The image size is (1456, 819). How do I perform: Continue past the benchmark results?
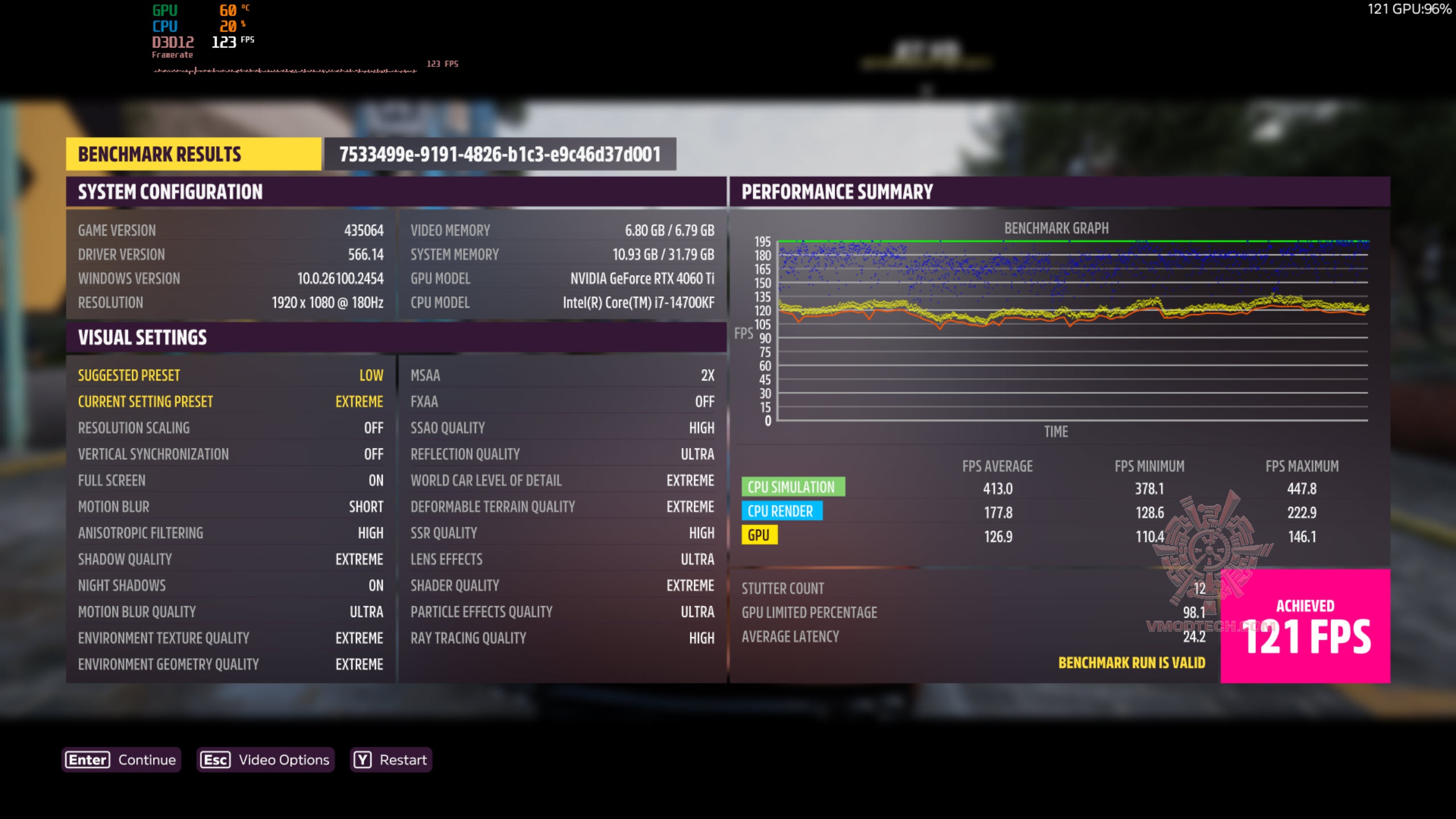pos(121,760)
